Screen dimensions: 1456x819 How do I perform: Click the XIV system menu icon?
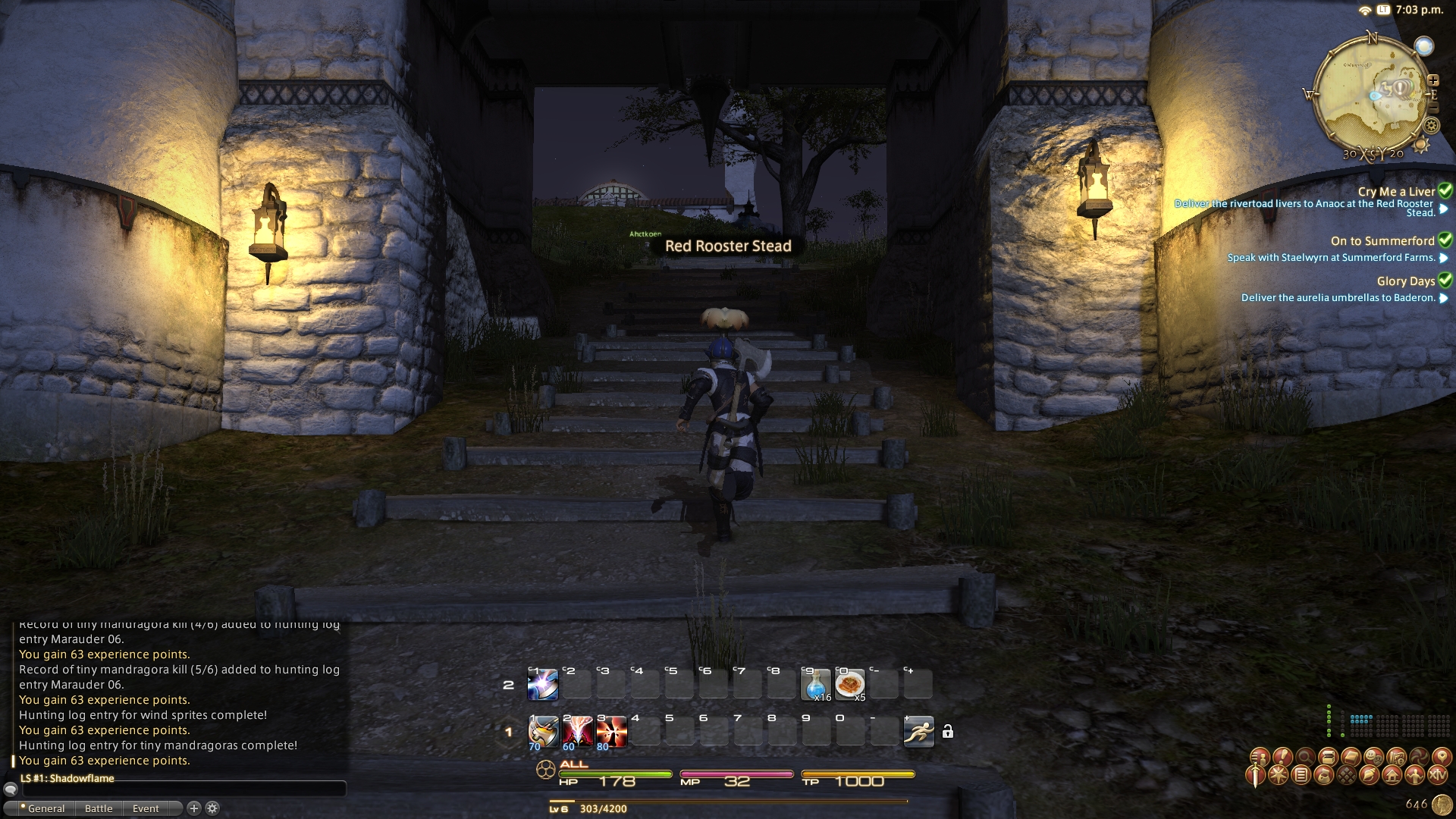(1437, 775)
